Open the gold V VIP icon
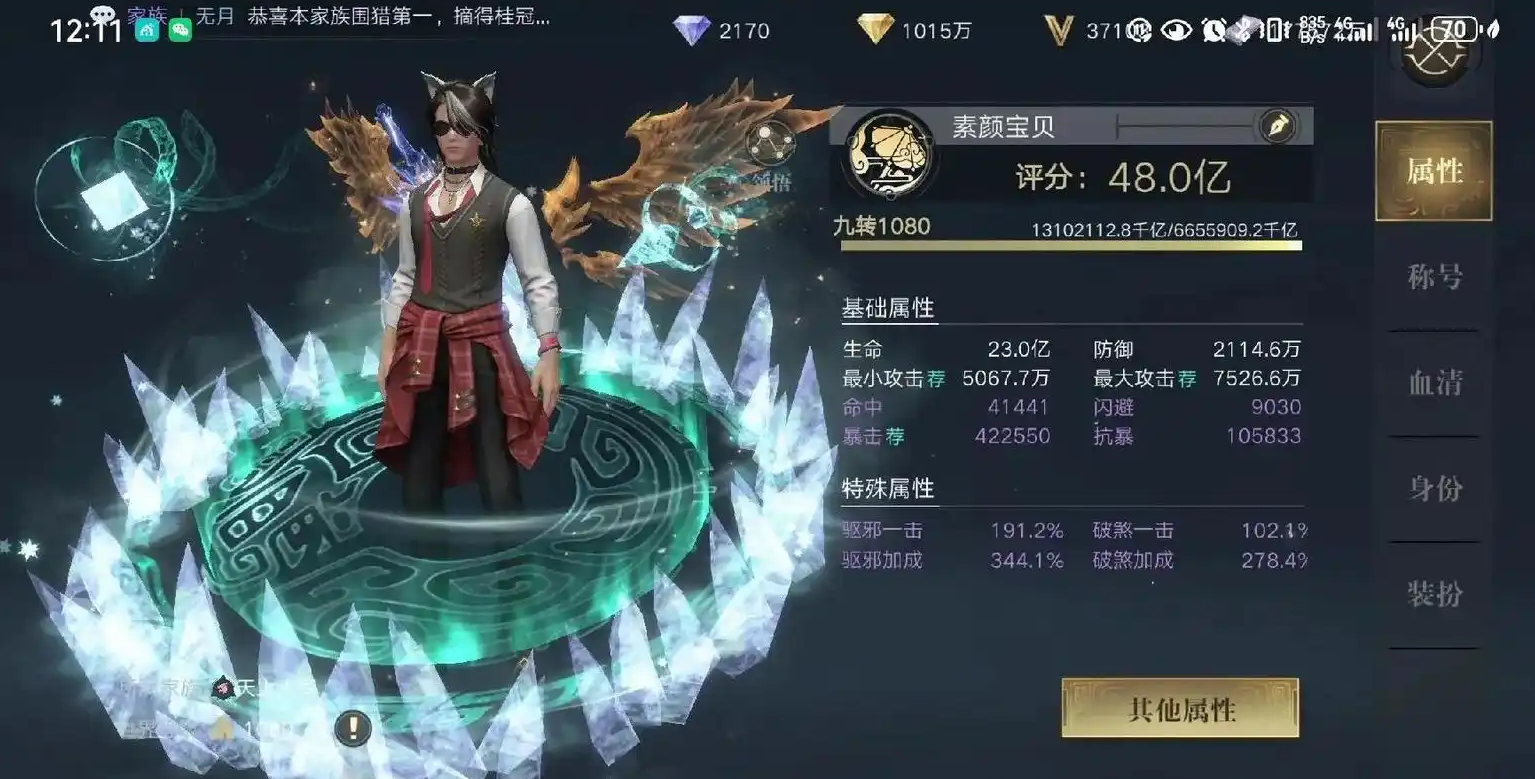The width and height of the screenshot is (1535, 779). (x=1058, y=30)
